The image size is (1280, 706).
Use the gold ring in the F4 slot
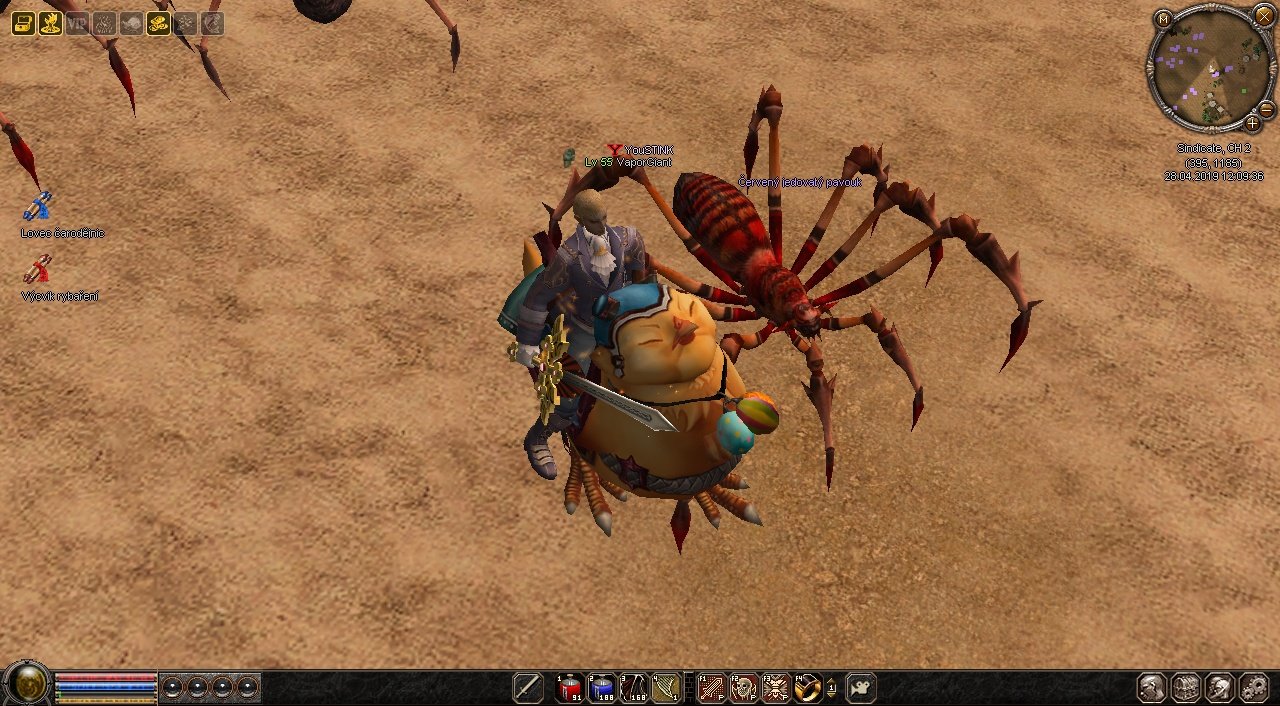807,688
